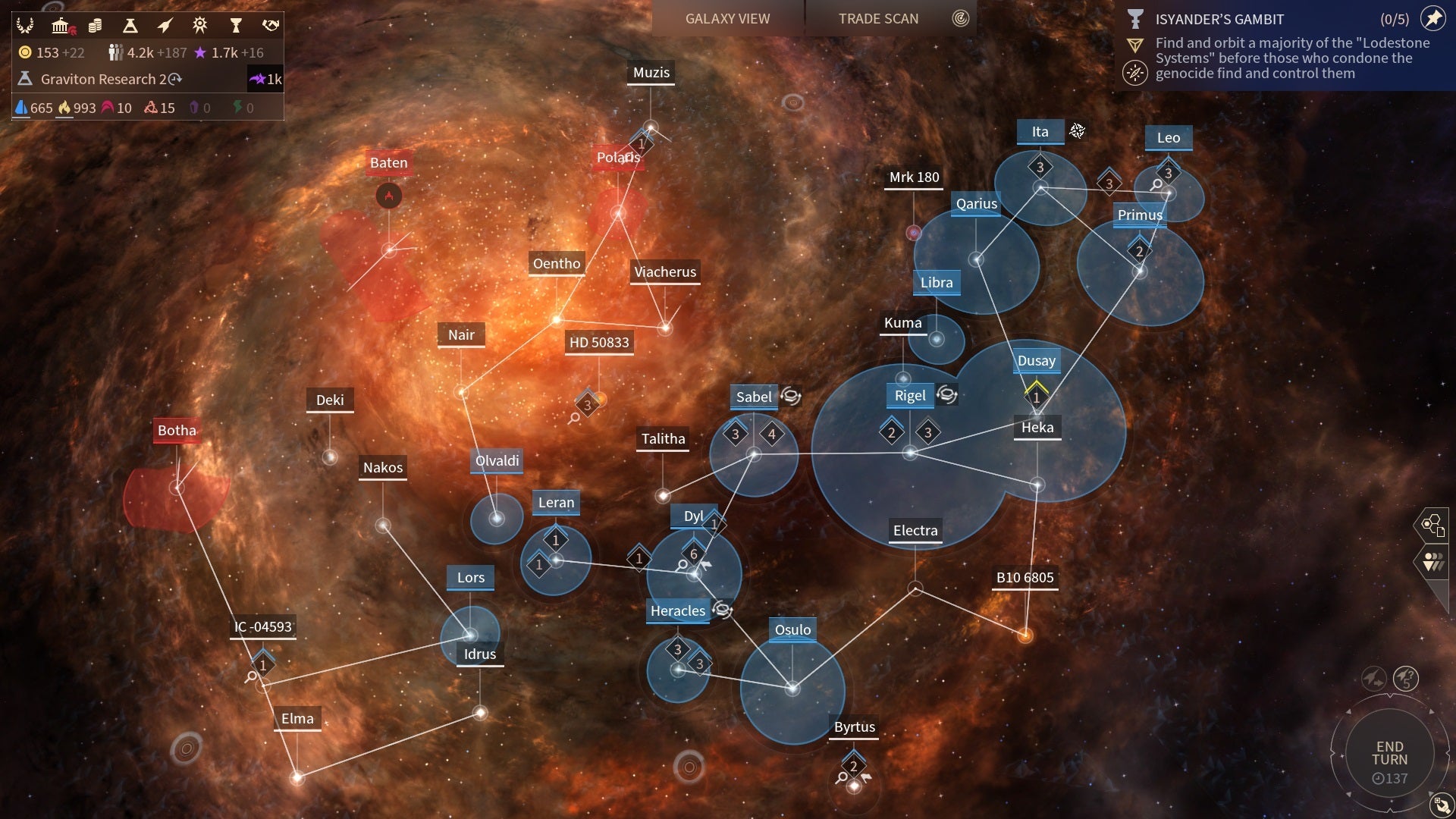The image size is (1456, 819).
Task: Open the trophy victory screen
Action: click(235, 26)
